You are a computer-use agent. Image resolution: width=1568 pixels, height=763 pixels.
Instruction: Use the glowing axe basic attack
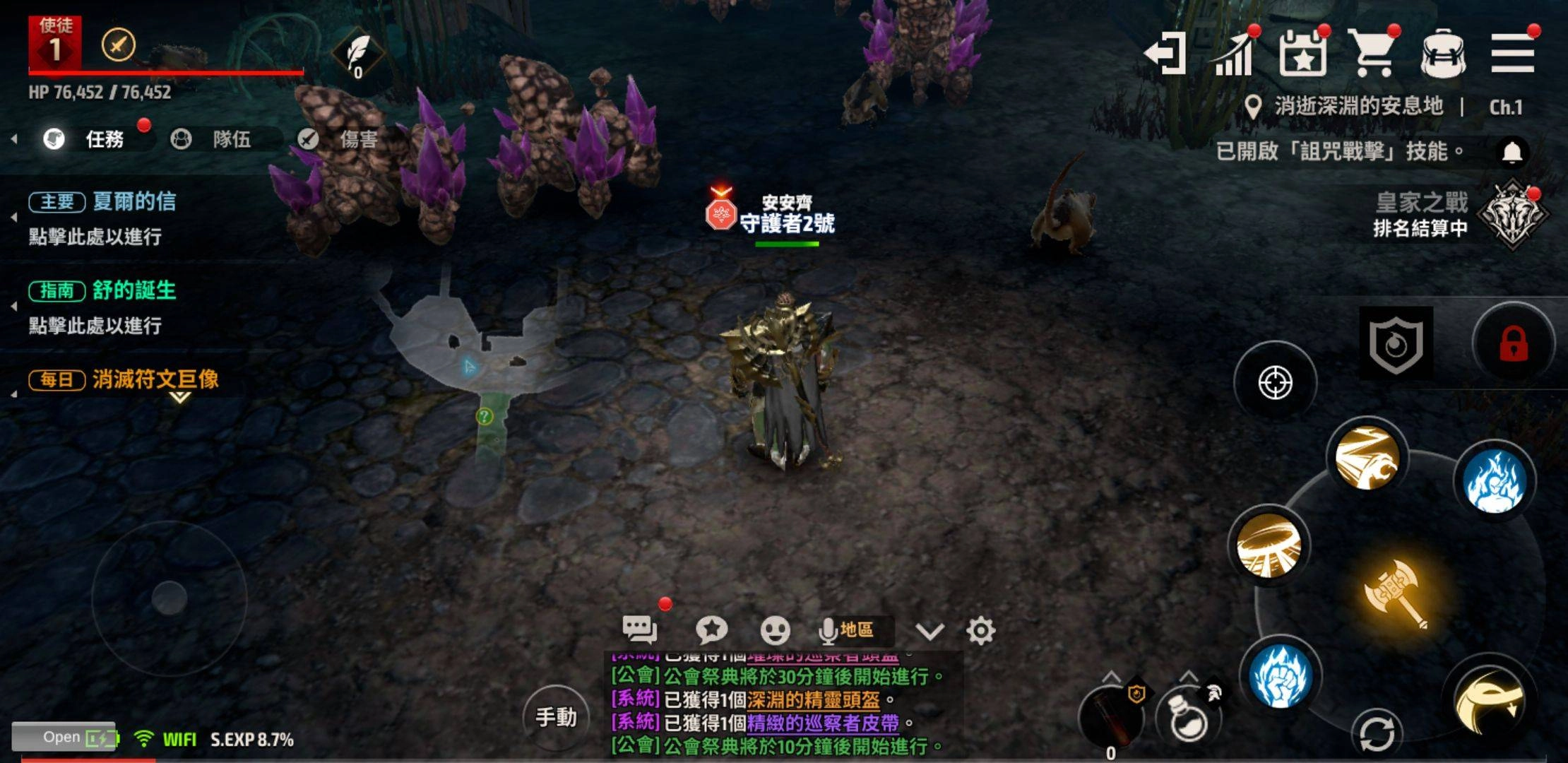[x=1396, y=592]
